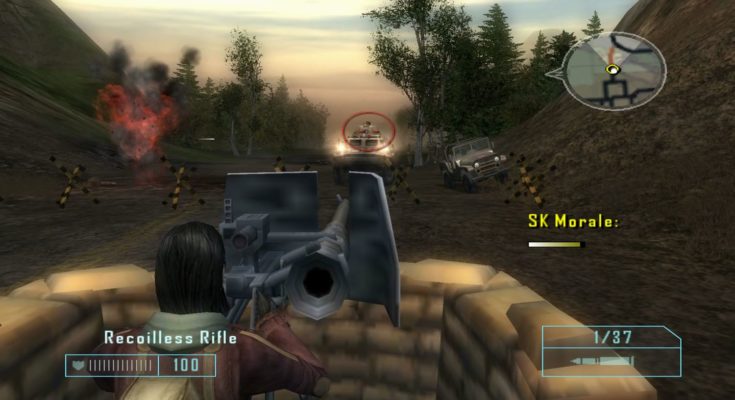Click the yellow player marker on minimap
The width and height of the screenshot is (735, 400).
(611, 69)
